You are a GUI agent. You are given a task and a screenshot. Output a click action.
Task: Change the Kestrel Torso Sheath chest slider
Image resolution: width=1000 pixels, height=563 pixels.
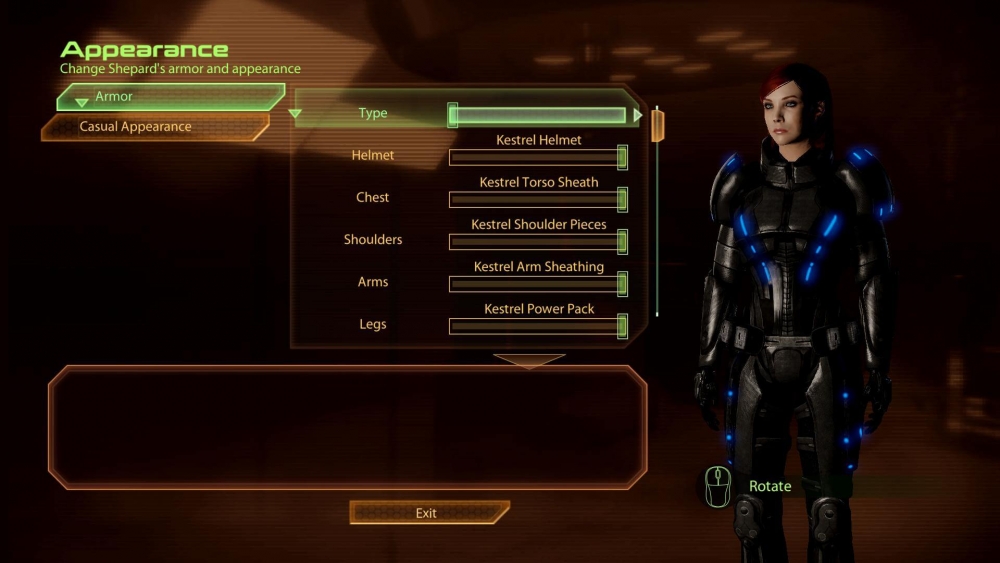(x=538, y=199)
